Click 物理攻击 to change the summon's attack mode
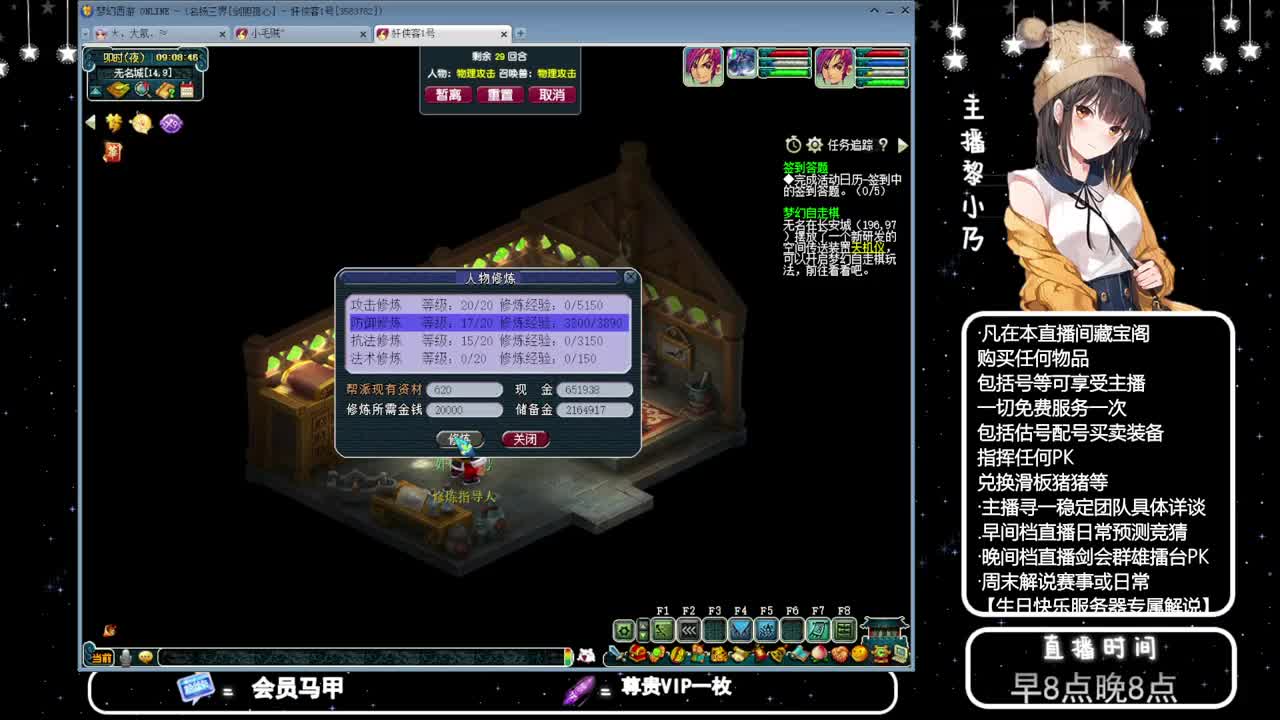This screenshot has width=1280, height=720. 556,73
